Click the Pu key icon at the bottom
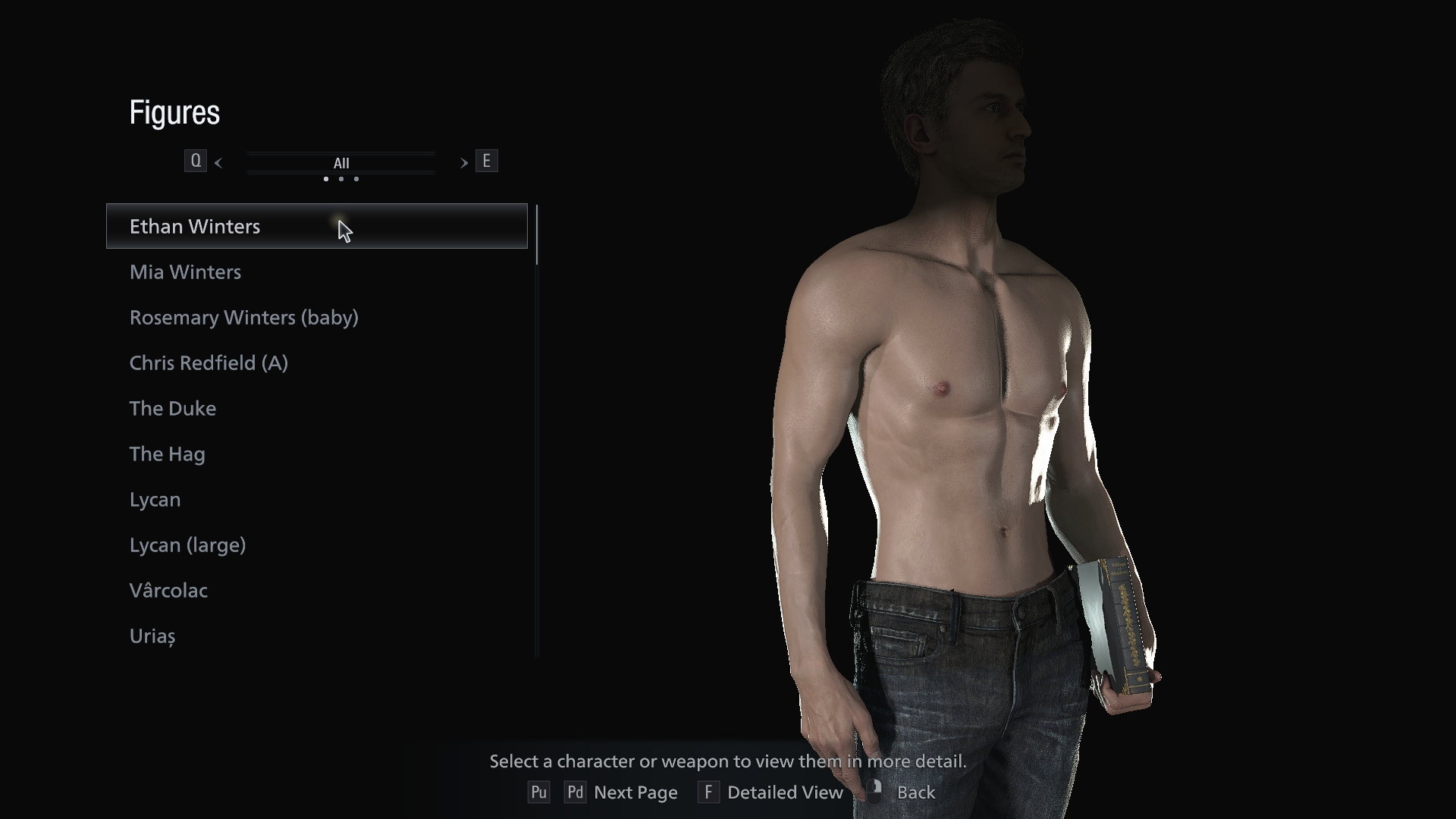The width and height of the screenshot is (1456, 819). point(539,792)
